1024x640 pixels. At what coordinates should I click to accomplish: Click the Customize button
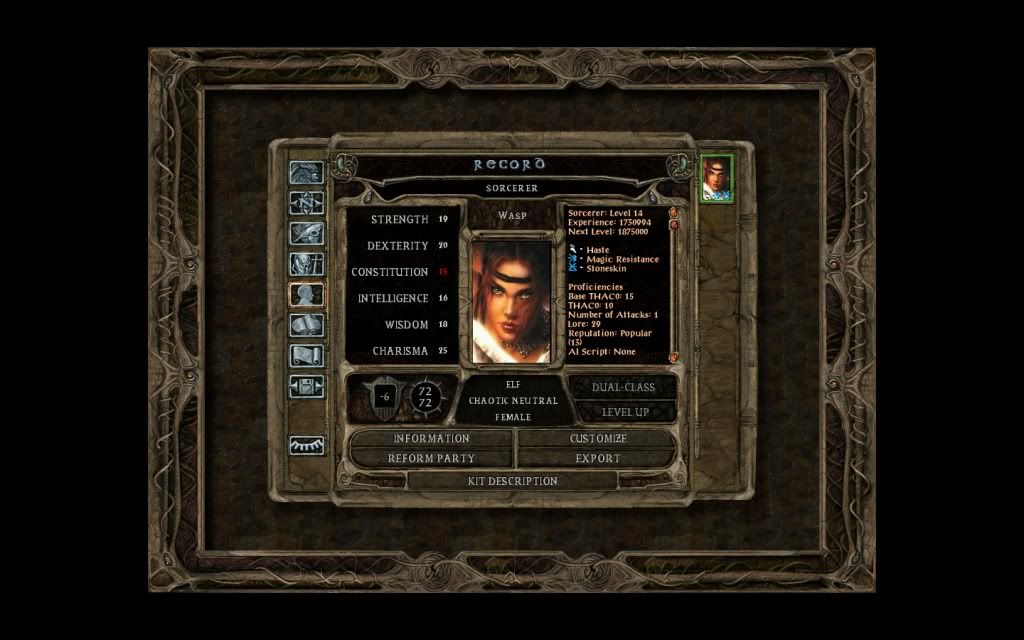click(x=598, y=438)
